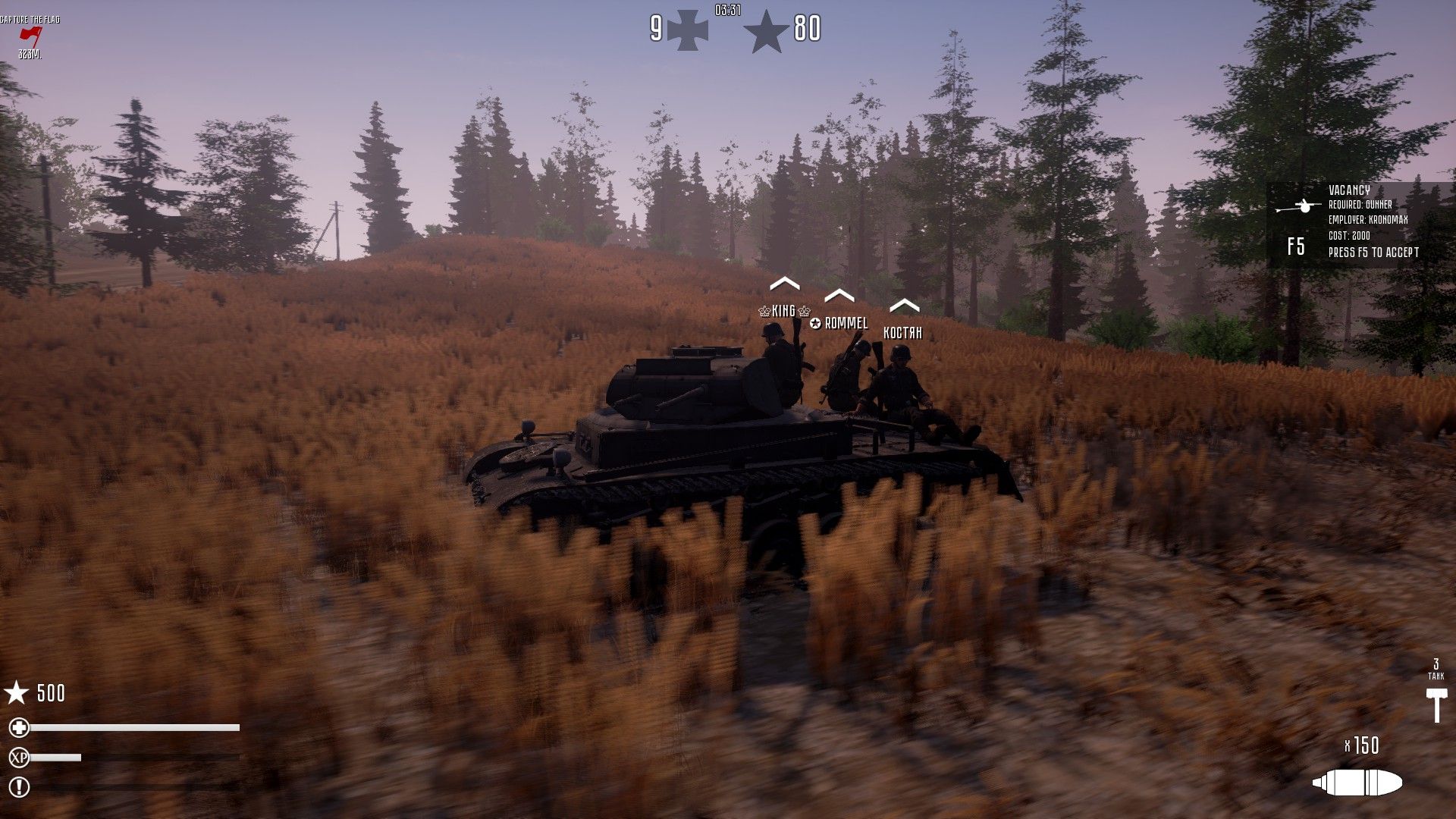Click the exclamation mark alert icon
The height and width of the screenshot is (819, 1456).
point(19,787)
